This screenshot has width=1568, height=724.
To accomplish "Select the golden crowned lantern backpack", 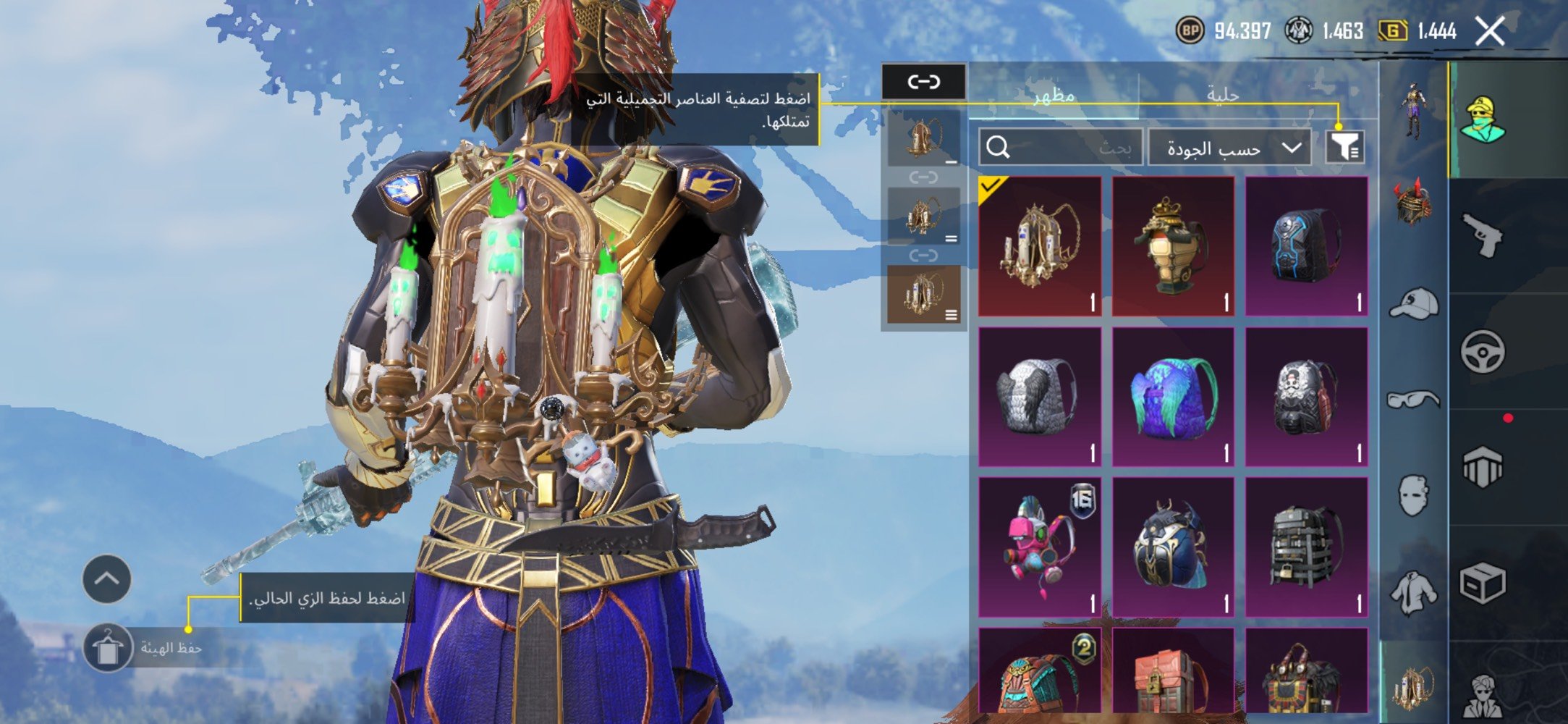I will click(1173, 246).
